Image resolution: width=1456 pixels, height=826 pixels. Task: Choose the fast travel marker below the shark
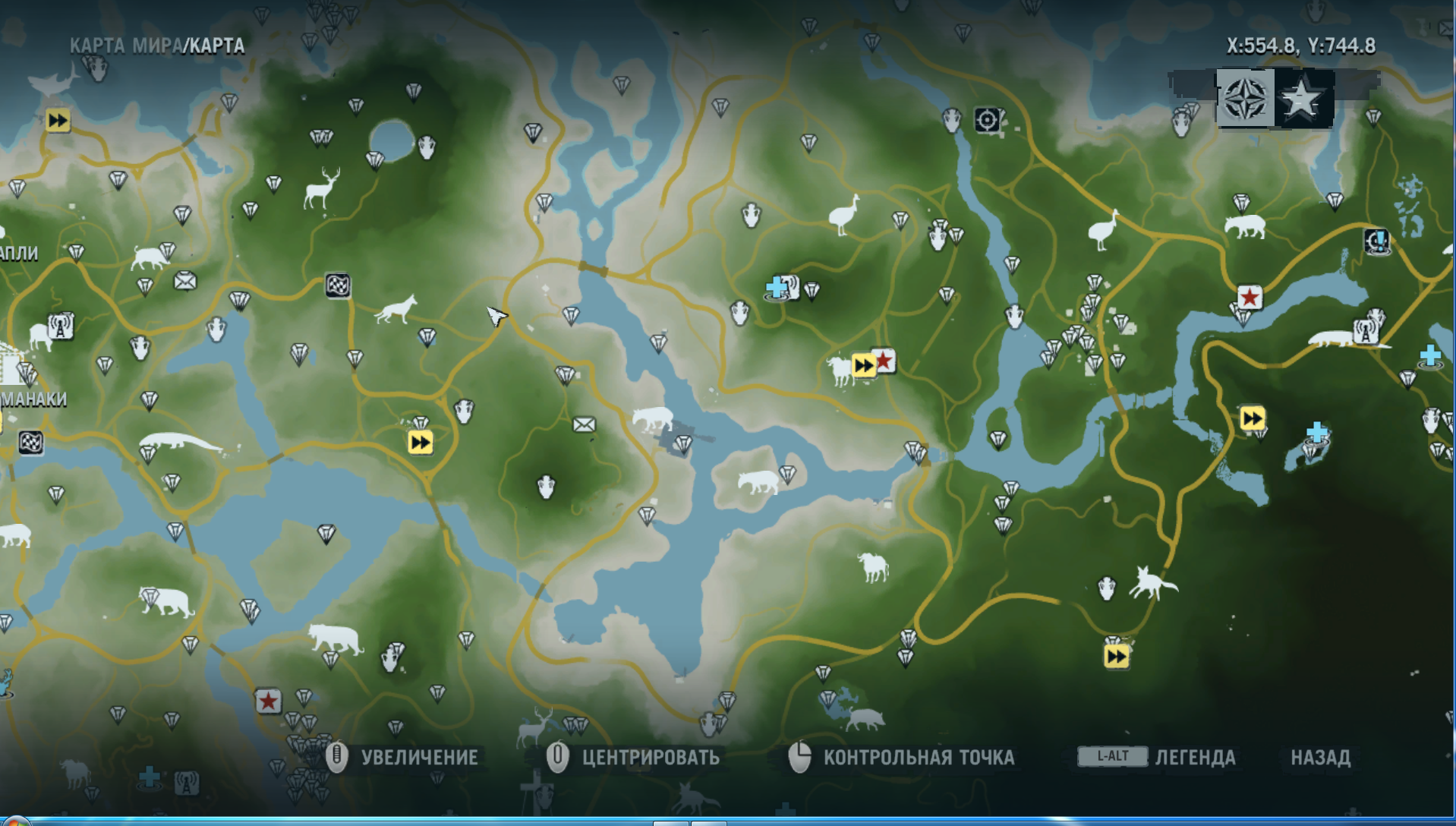(58, 121)
